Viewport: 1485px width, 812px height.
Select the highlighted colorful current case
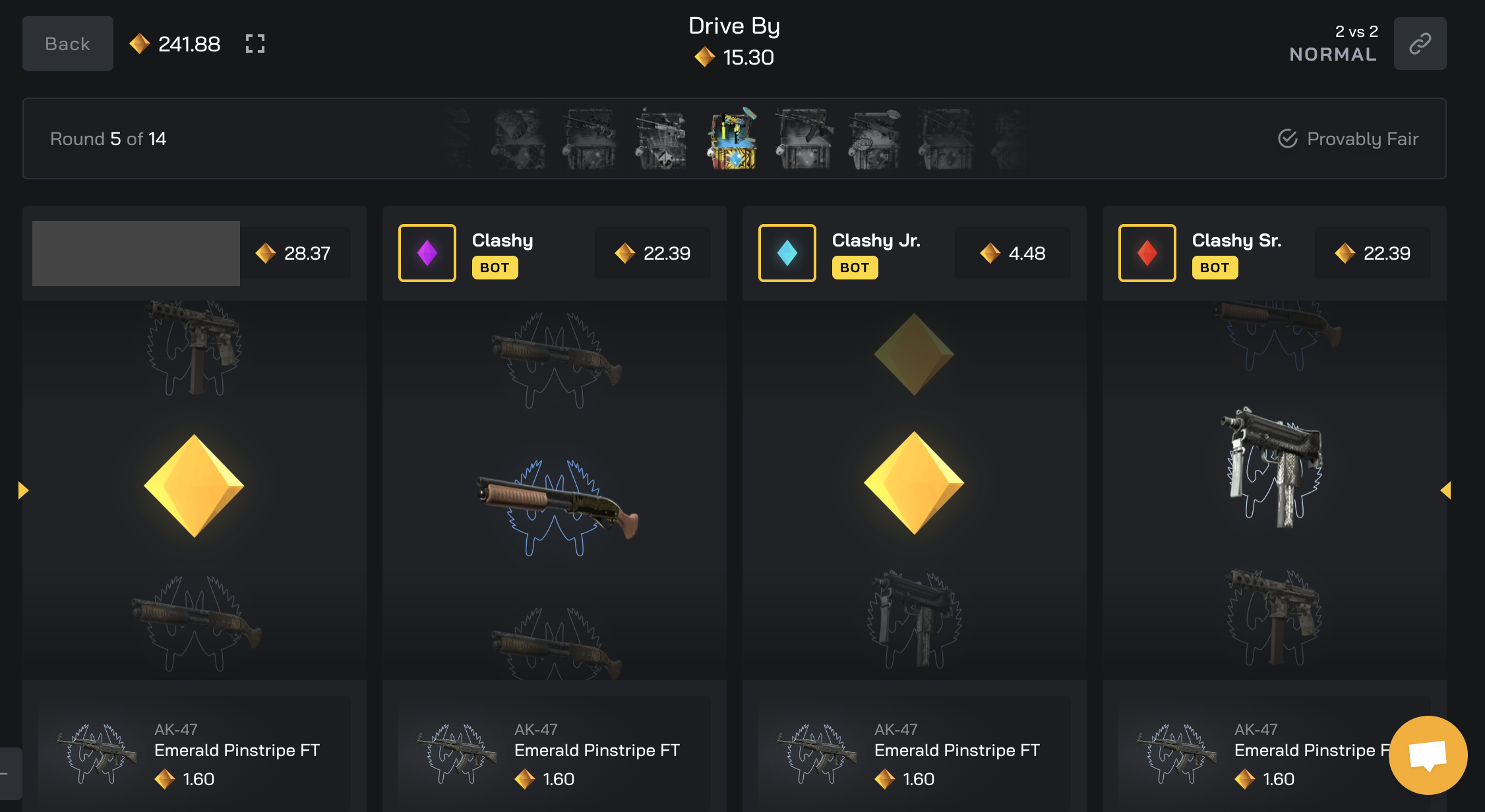click(x=733, y=139)
